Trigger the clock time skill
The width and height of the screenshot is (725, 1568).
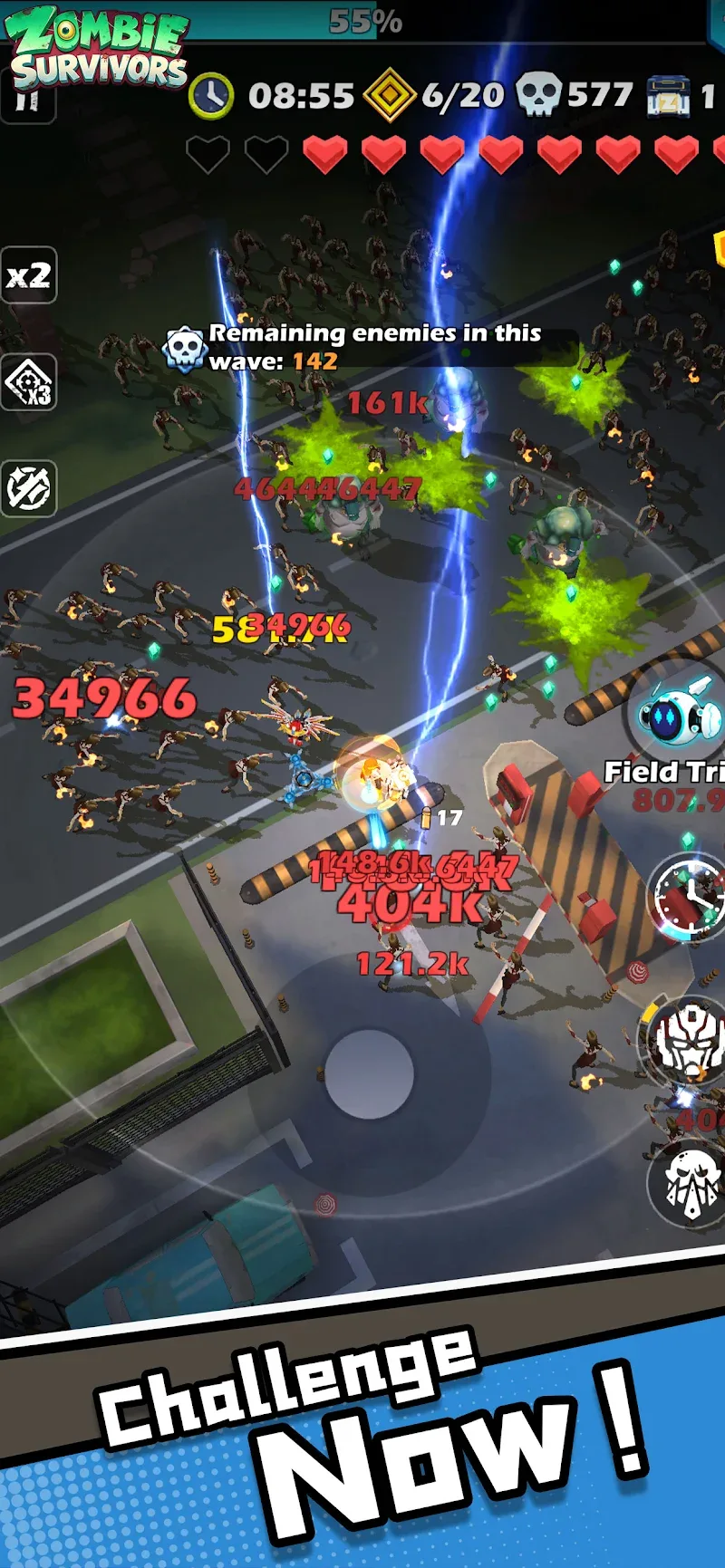(691, 898)
